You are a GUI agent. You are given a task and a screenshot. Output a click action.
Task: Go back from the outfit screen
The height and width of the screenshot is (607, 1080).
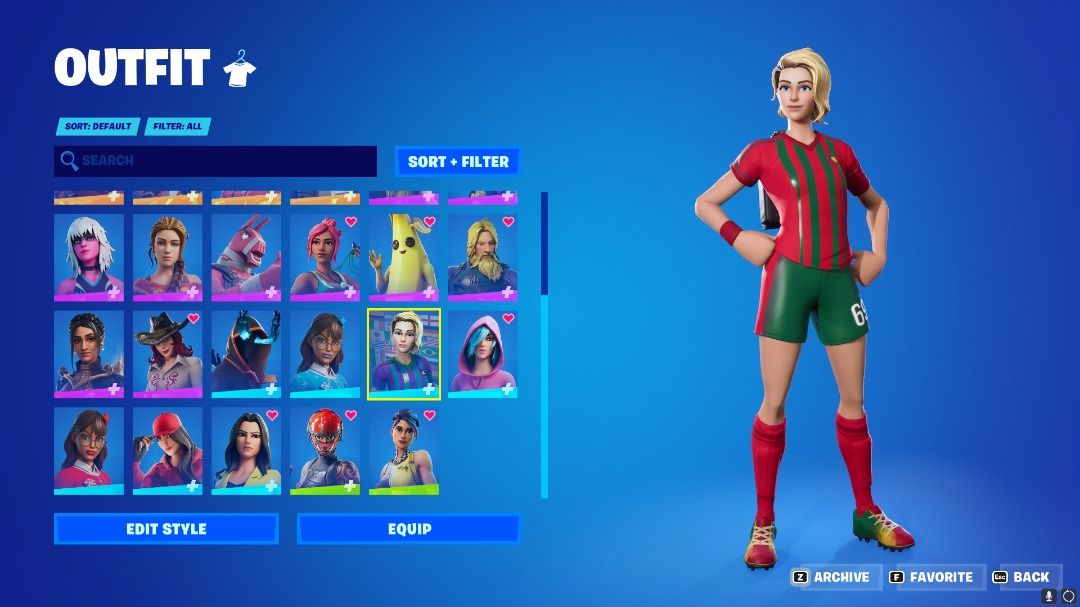pyautogui.click(x=1022, y=577)
